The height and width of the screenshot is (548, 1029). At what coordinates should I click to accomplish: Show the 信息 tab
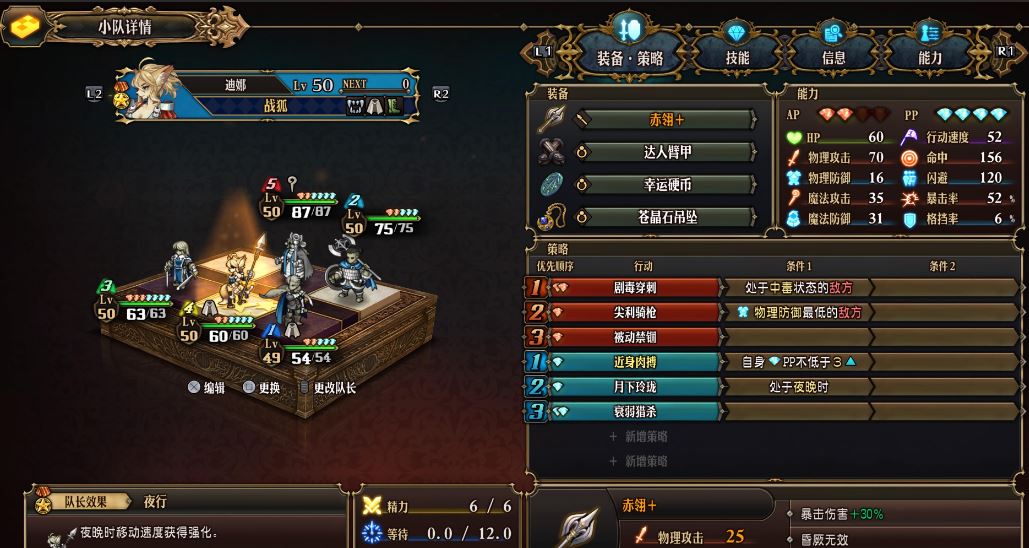pyautogui.click(x=833, y=57)
